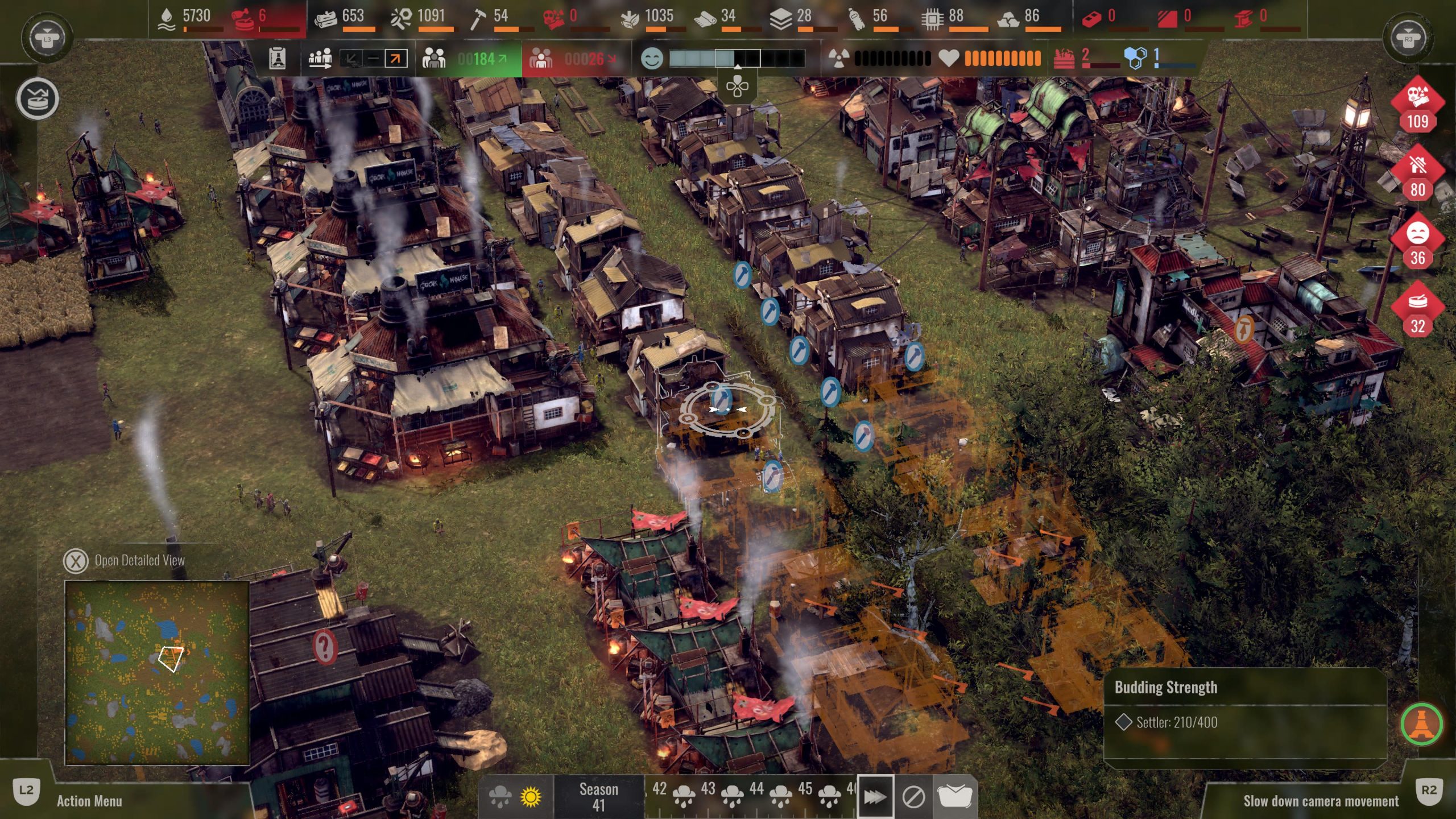Select the dash middle population priority toggle

(x=373, y=58)
